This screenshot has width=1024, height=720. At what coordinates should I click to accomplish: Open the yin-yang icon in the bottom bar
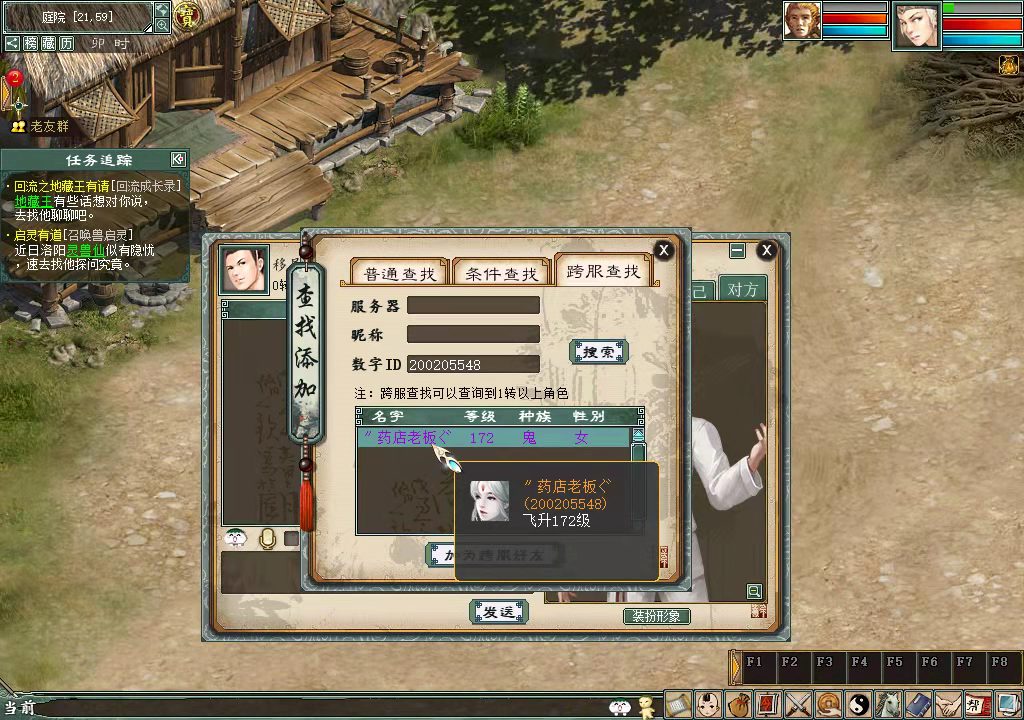click(x=858, y=704)
